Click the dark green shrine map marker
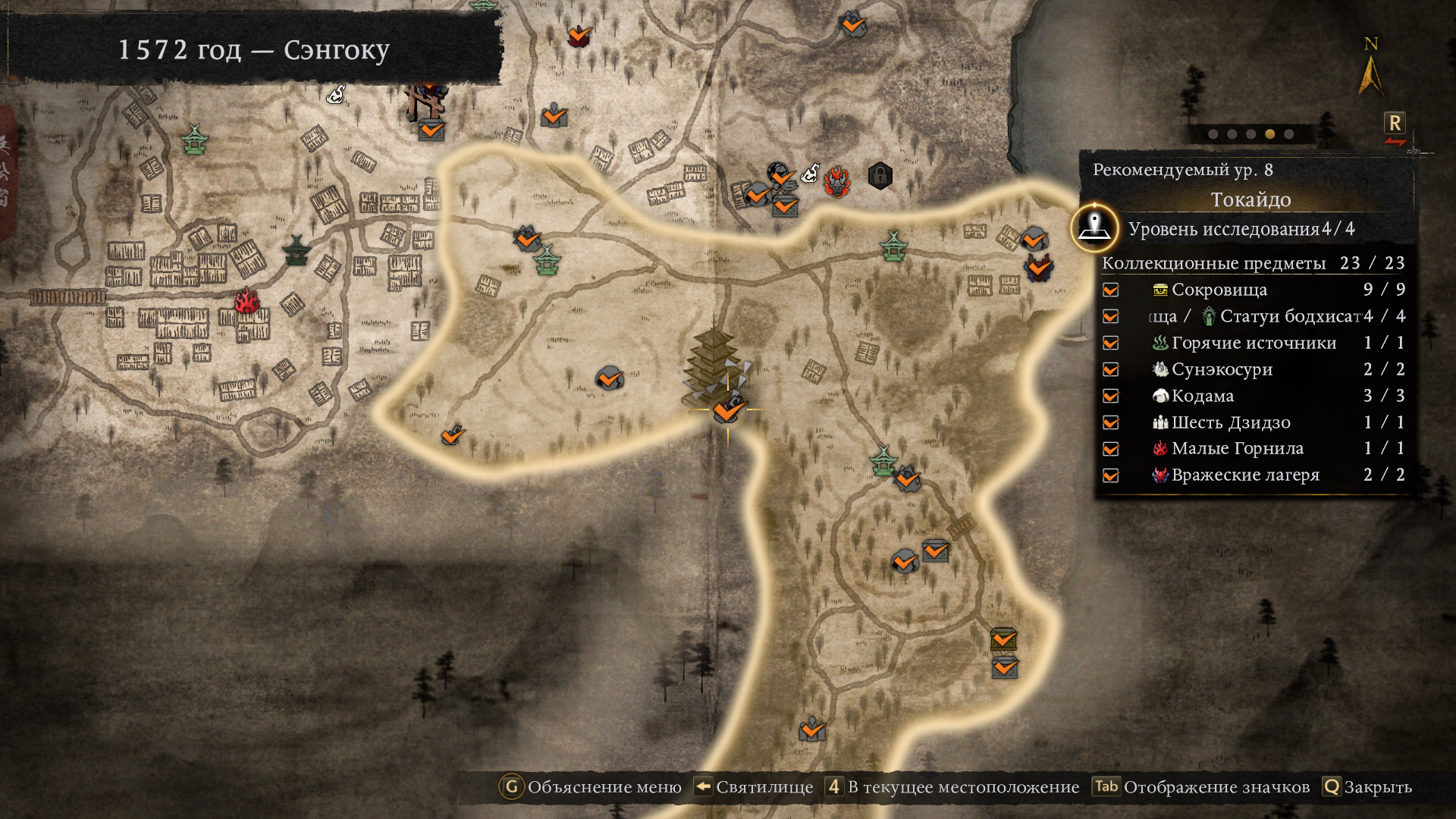Image resolution: width=1456 pixels, height=819 pixels. pyautogui.click(x=296, y=249)
